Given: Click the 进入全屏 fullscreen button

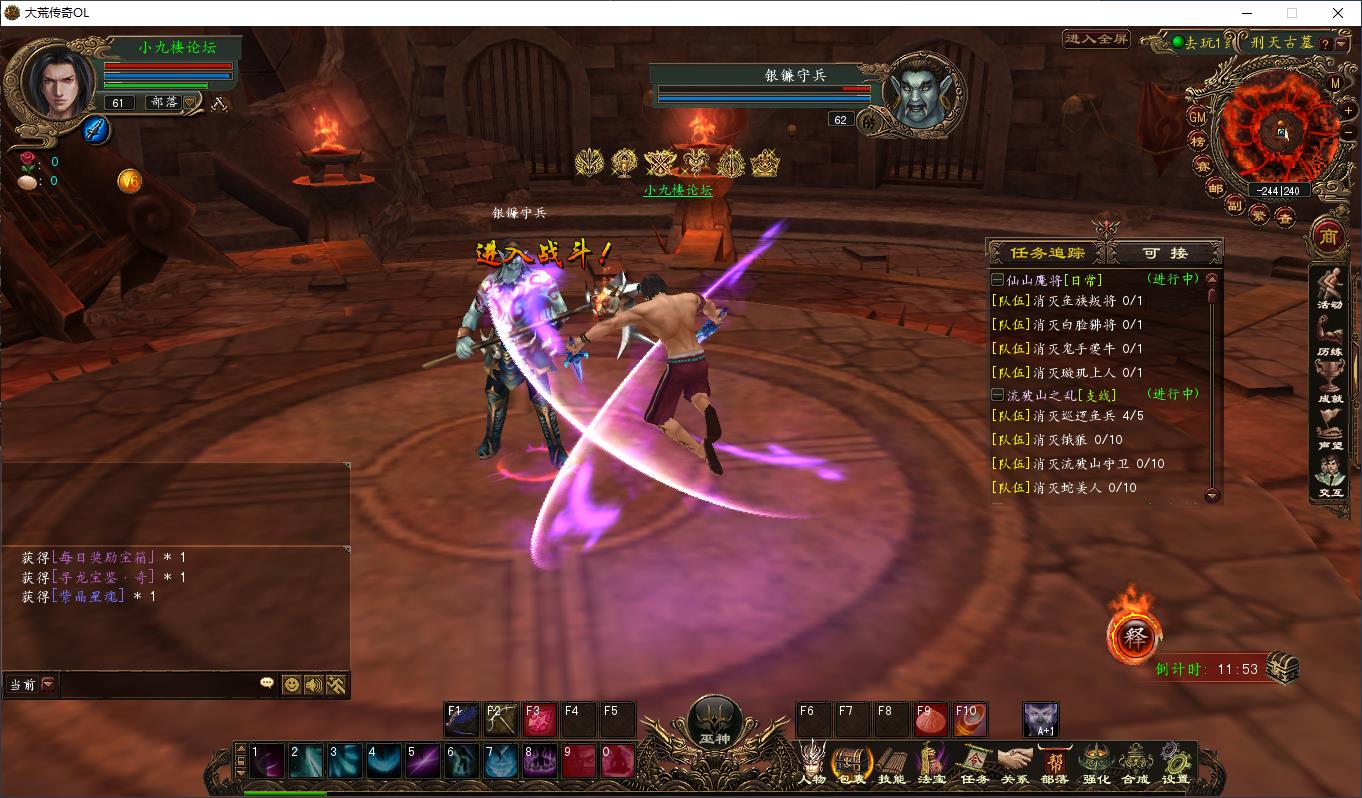Looking at the screenshot, I should pyautogui.click(x=1097, y=40).
